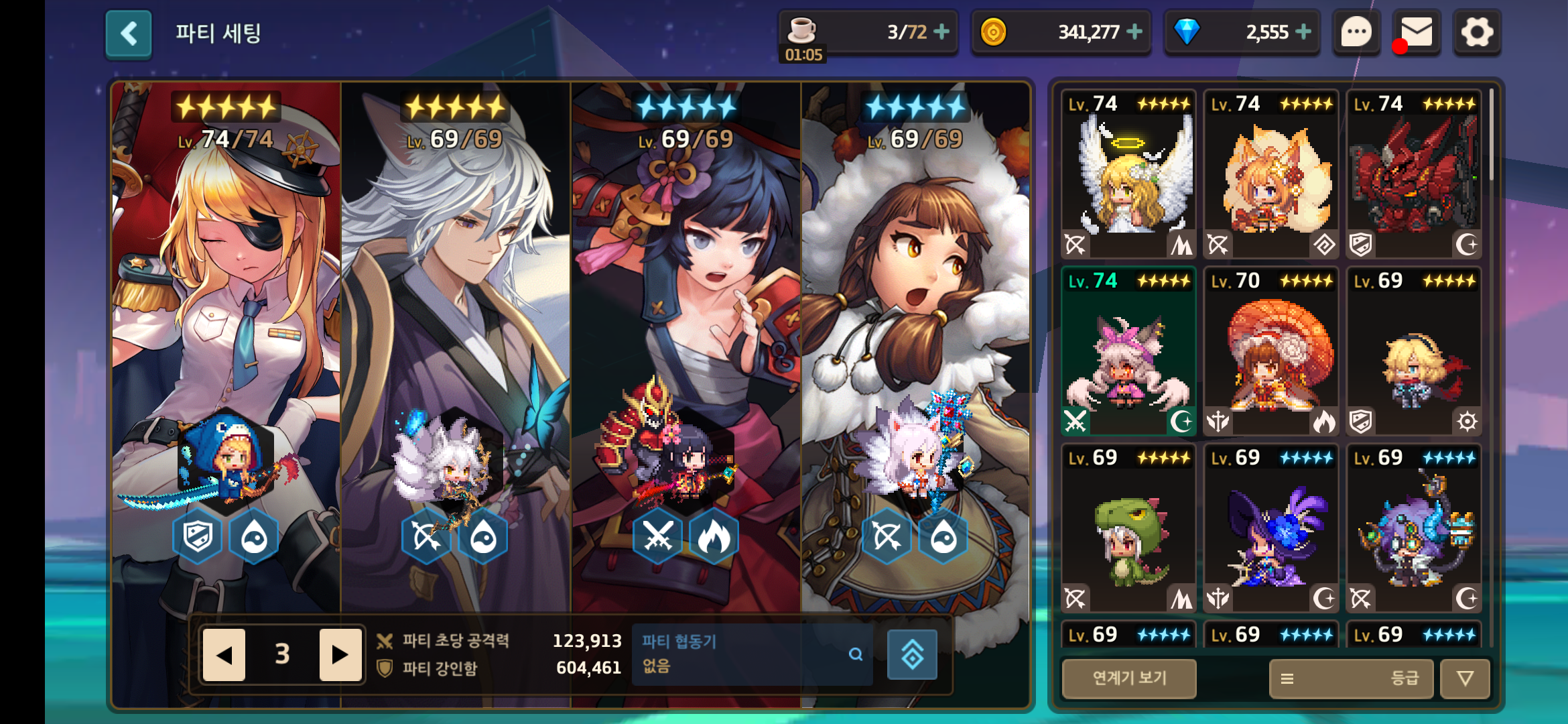Image resolution: width=1568 pixels, height=724 pixels.
Task: Inspect the party combo skill magnifier
Action: 856,654
